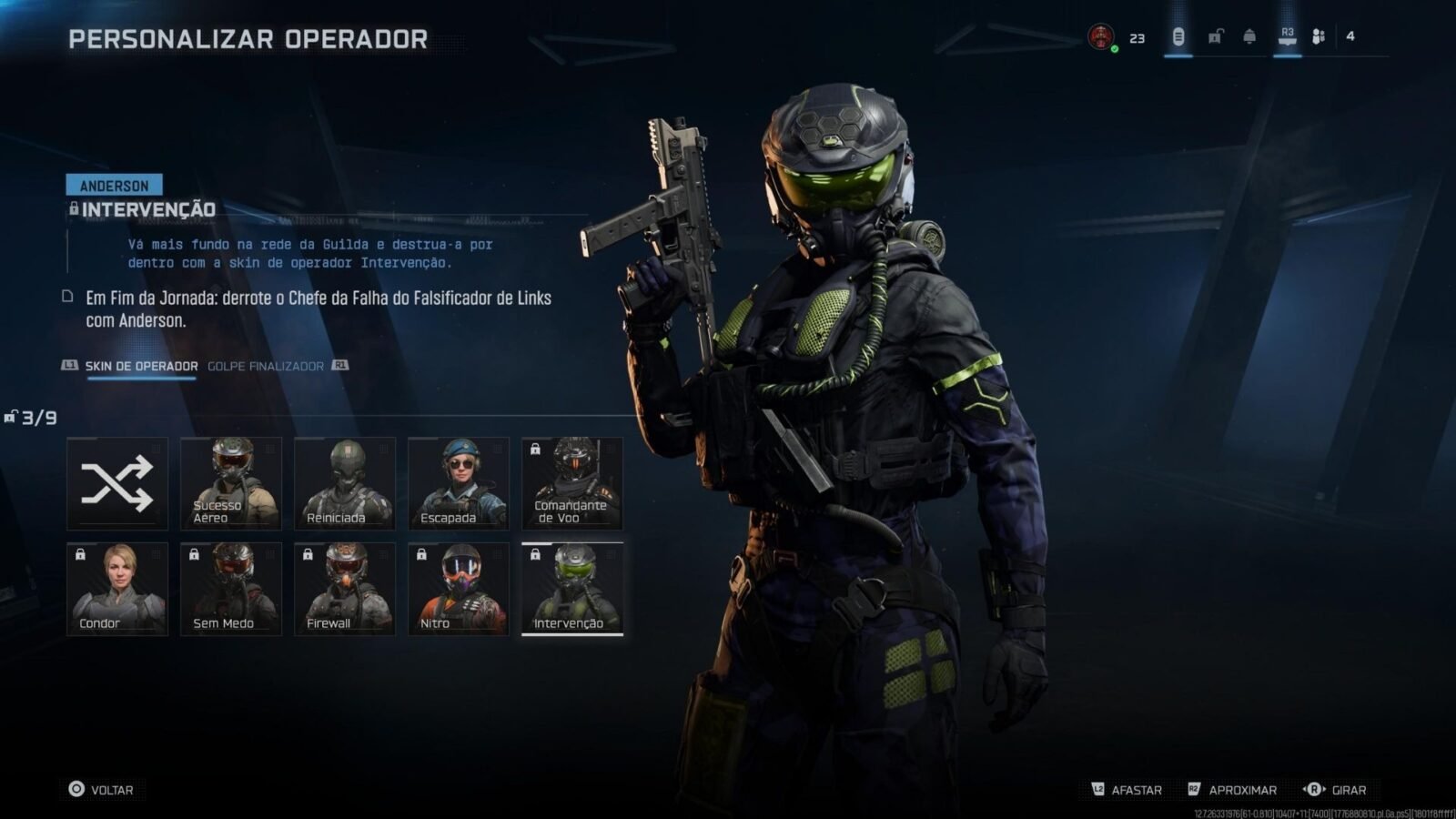Open the player profile avatar
The width and height of the screenshot is (1456, 819).
(x=1101, y=37)
